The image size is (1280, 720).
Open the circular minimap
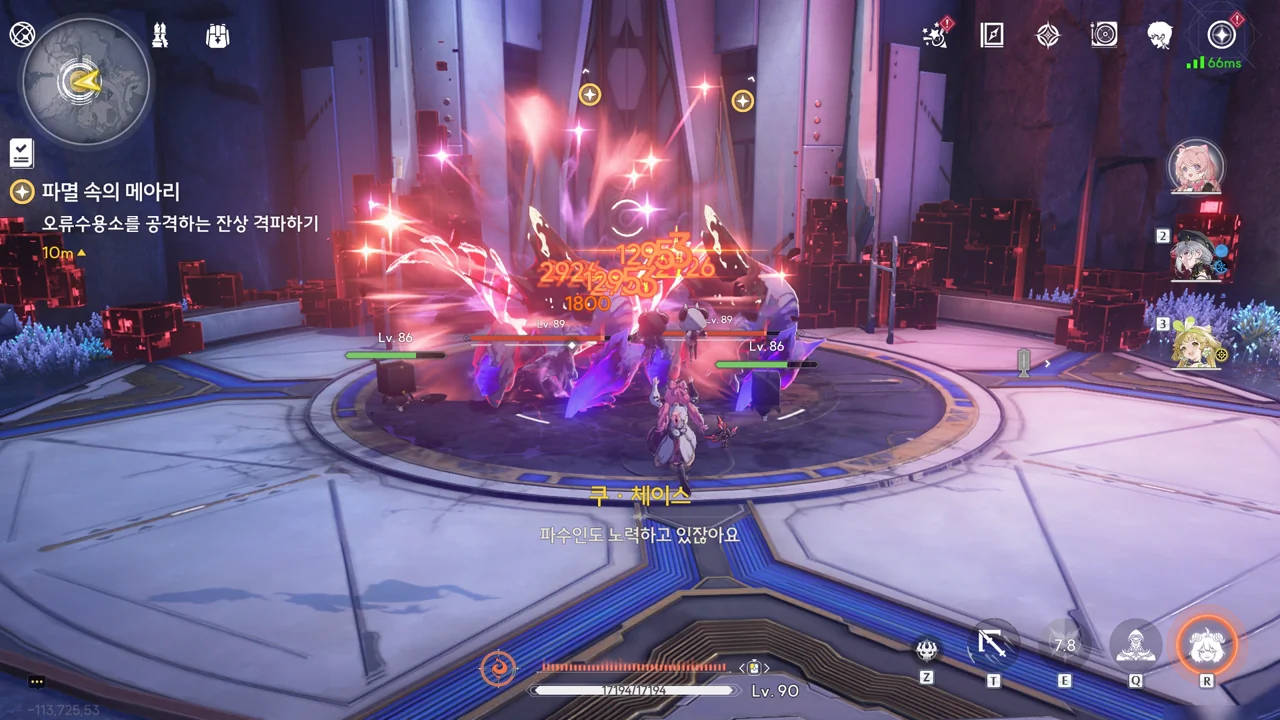(86, 82)
